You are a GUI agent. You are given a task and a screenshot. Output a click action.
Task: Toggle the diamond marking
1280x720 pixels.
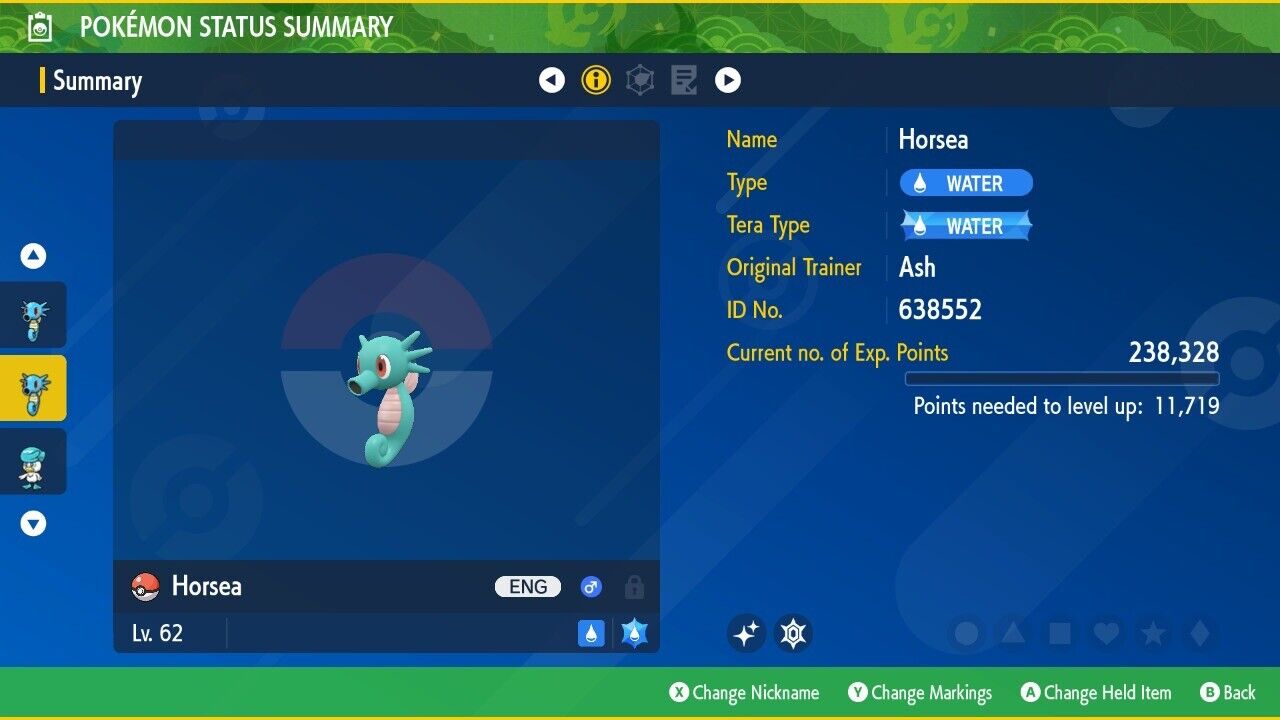[x=1198, y=633]
